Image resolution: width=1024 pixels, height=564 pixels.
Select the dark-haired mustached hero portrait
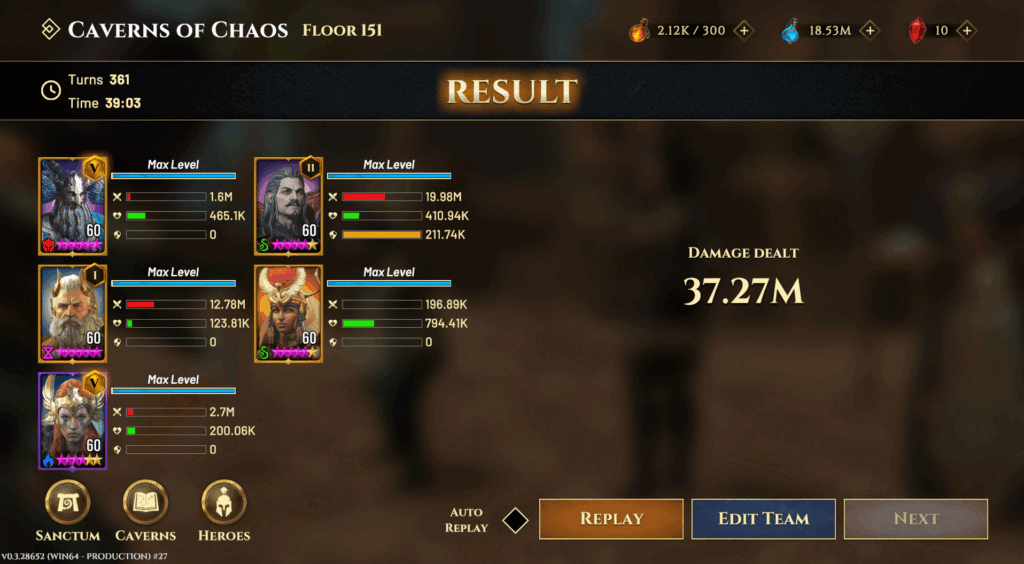click(288, 206)
